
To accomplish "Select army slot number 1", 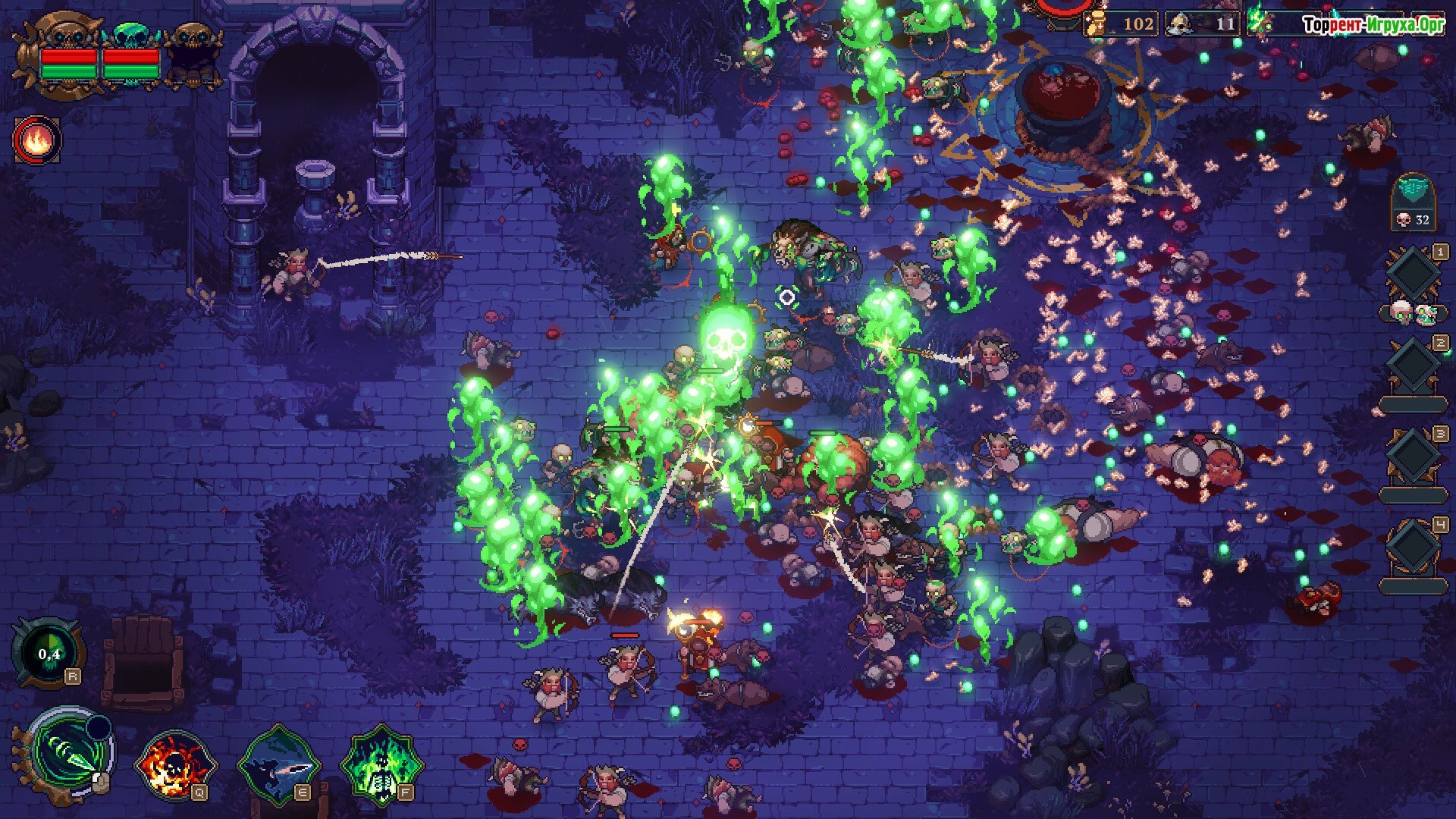I will click(1414, 276).
